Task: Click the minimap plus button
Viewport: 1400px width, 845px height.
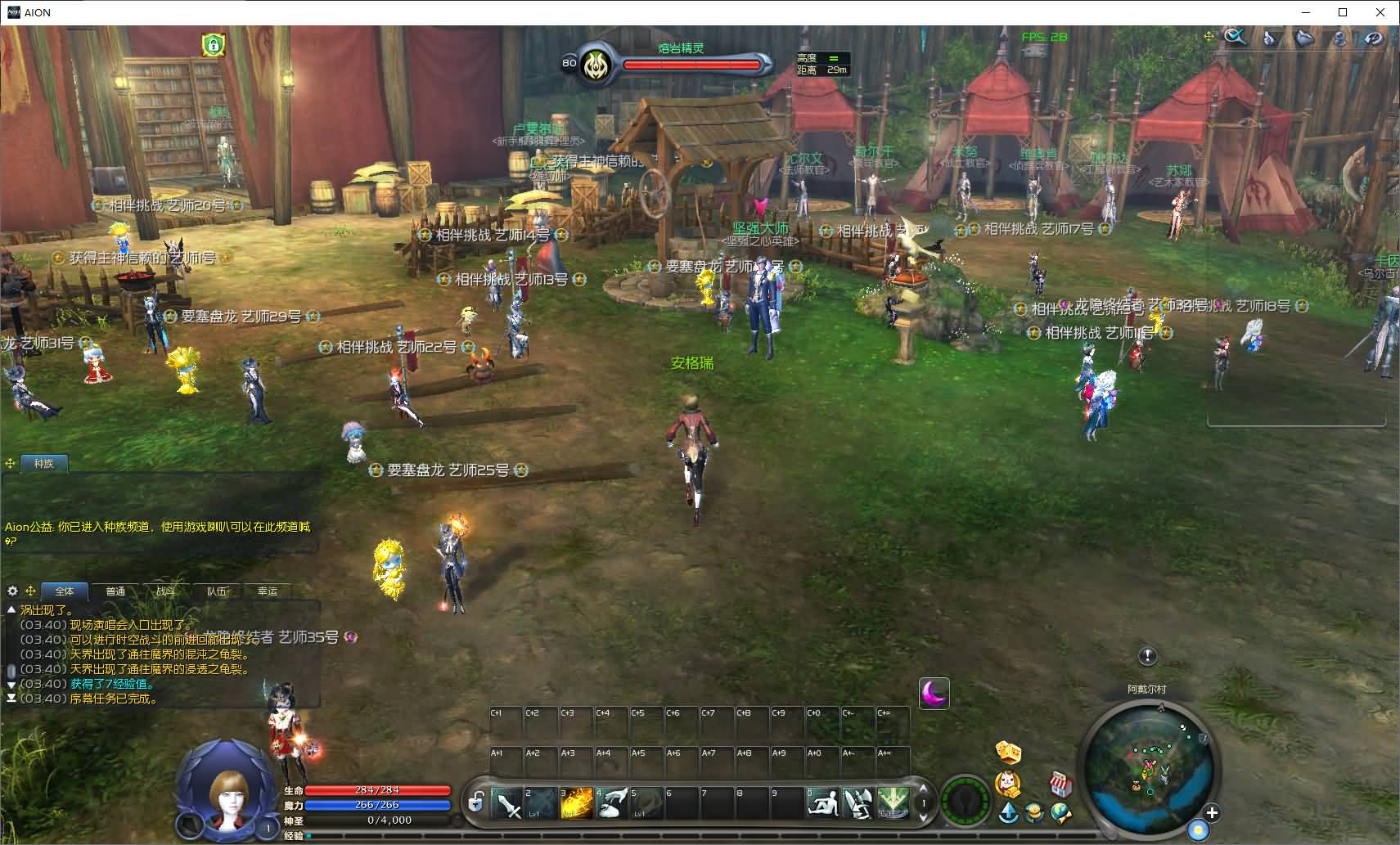Action: [1212, 812]
